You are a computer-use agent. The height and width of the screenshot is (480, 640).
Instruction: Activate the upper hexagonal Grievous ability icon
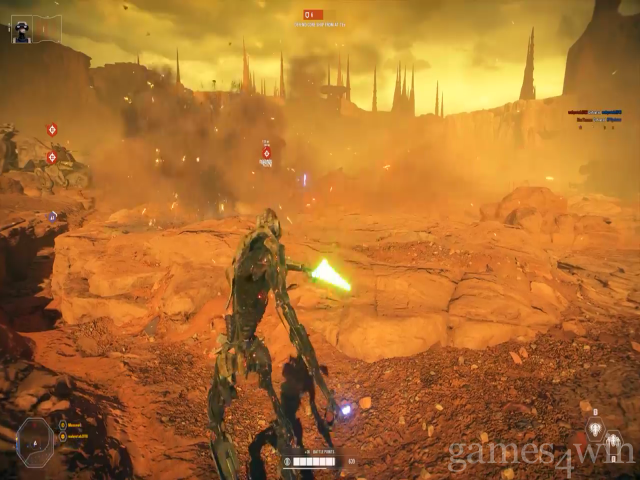pyautogui.click(x=594, y=428)
